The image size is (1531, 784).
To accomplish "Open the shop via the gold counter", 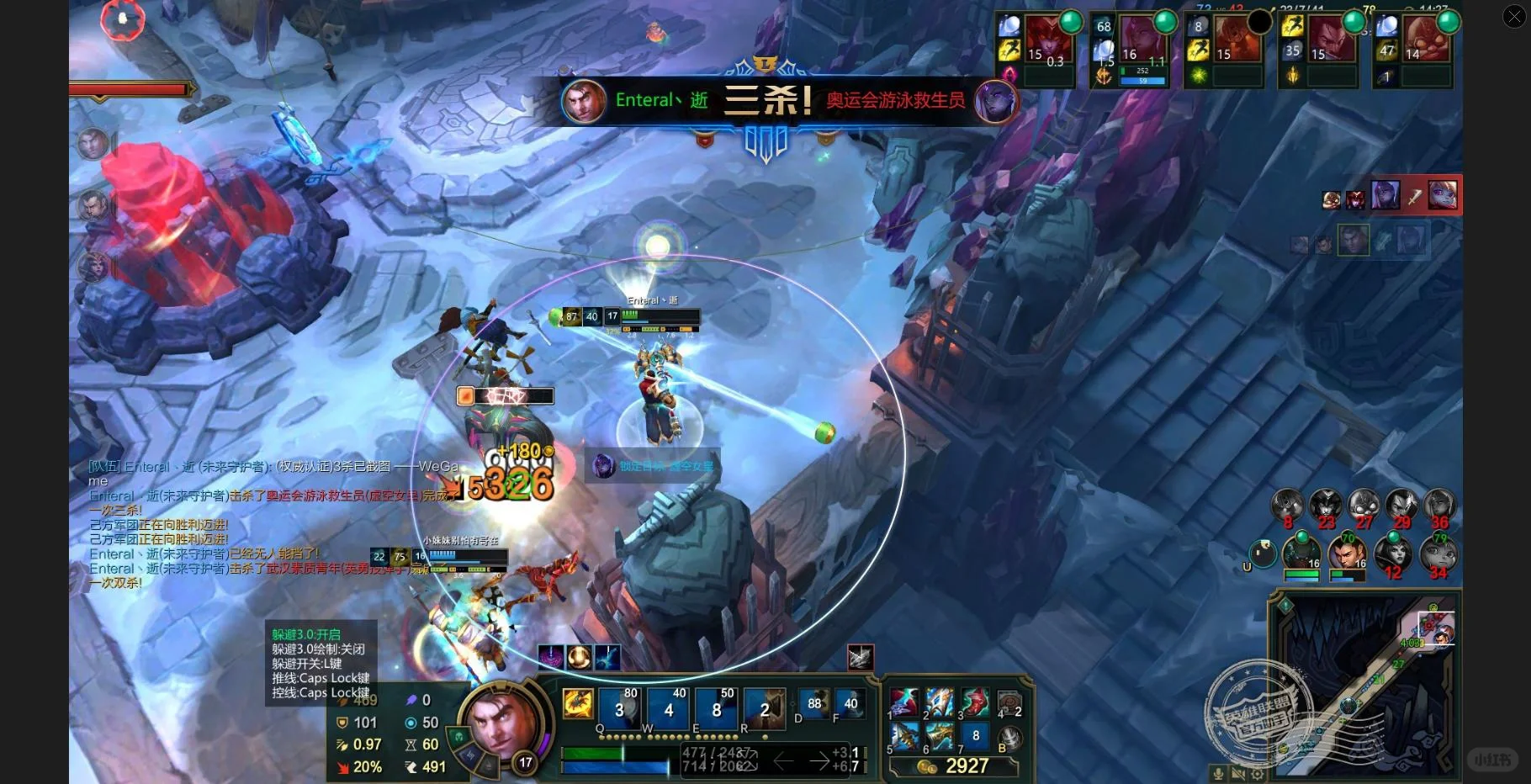I will coord(955,766).
